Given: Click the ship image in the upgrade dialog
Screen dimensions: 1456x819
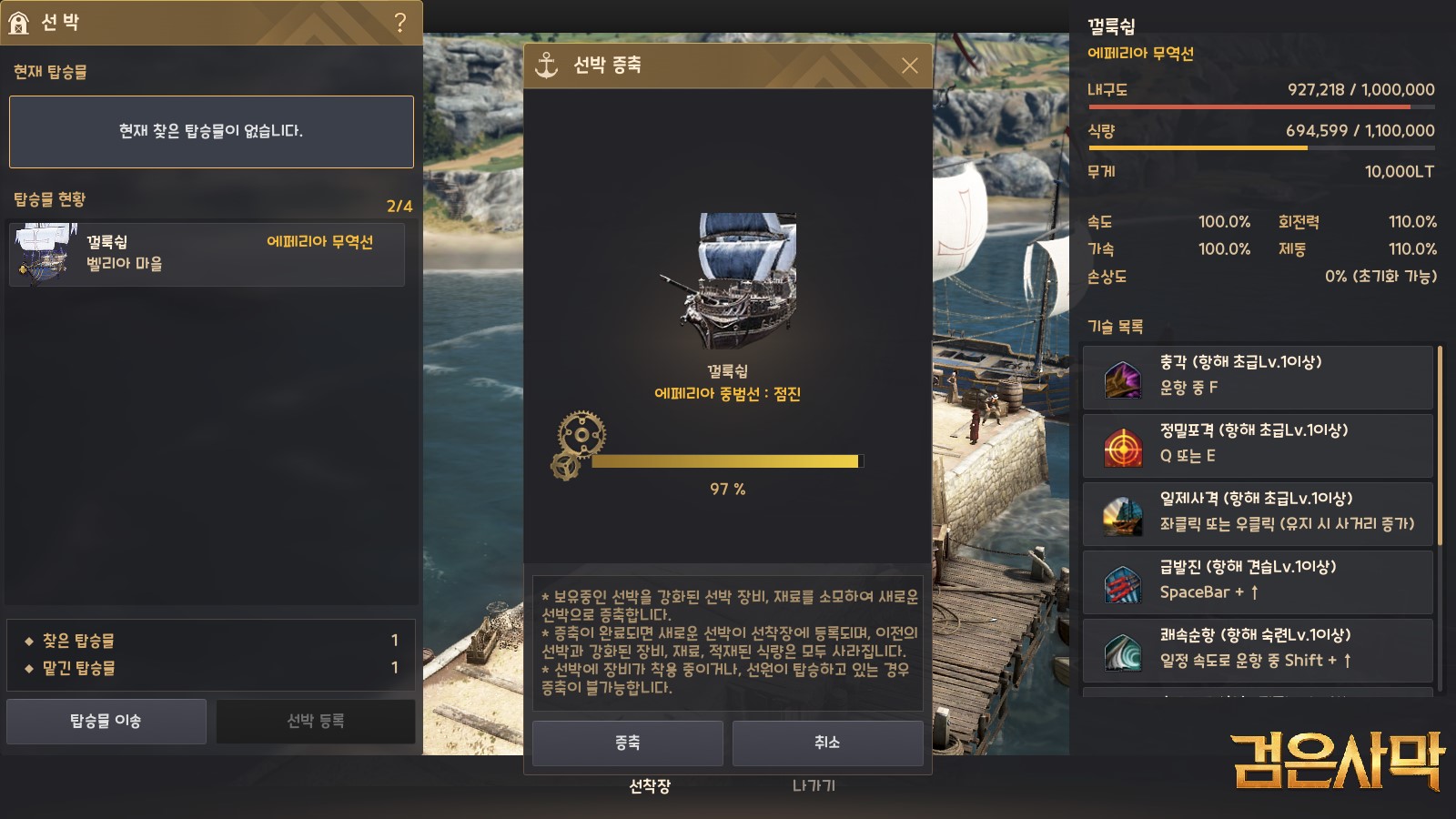Looking at the screenshot, I should click(728, 280).
